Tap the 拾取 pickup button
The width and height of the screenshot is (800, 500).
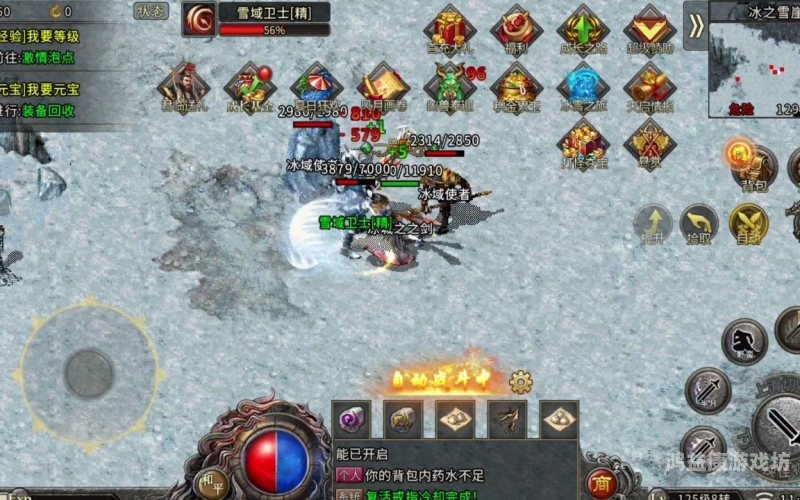[700, 224]
